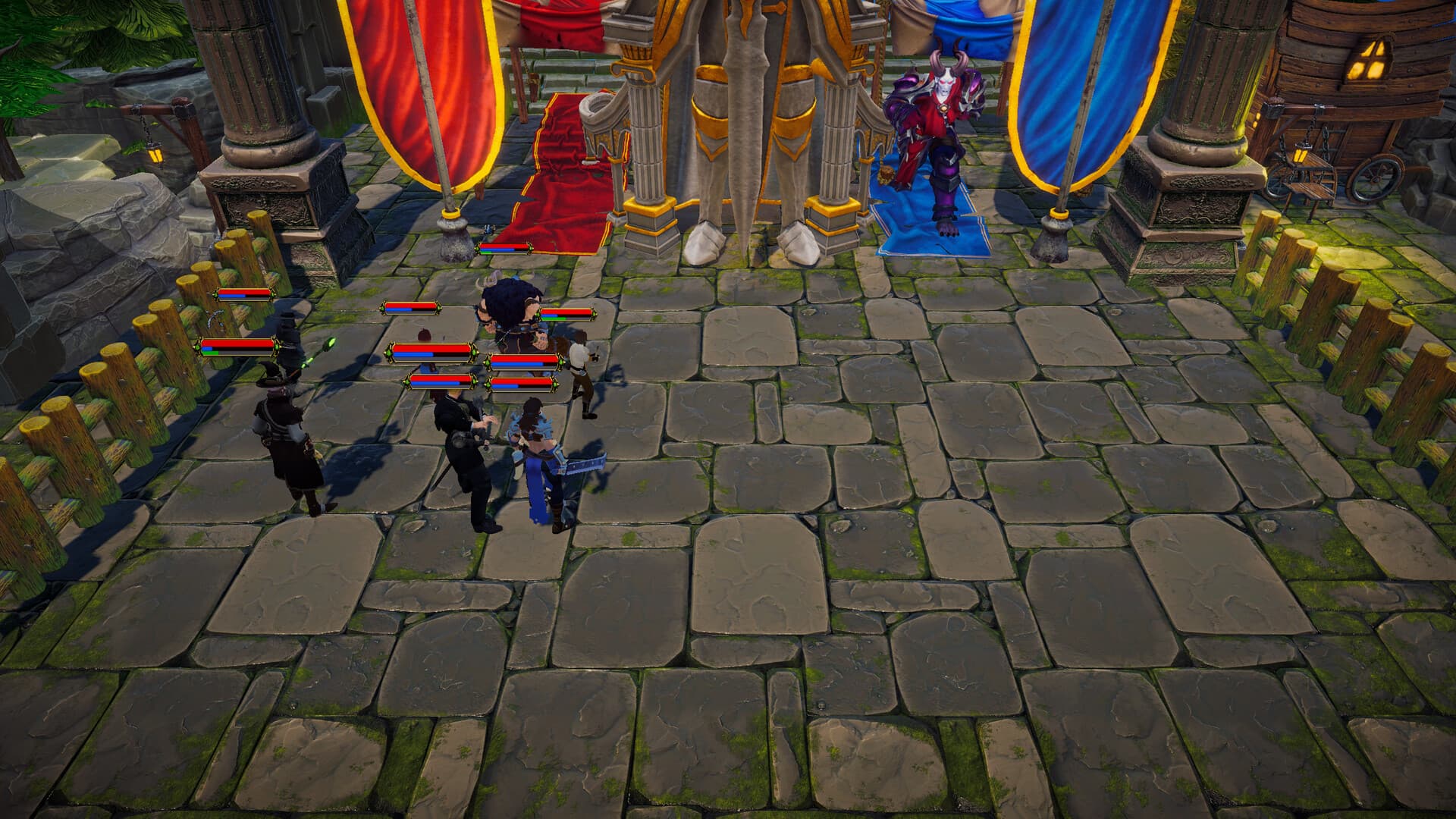Click the topmost blue health bar near the statue
This screenshot has height=819, width=1456.
click(504, 248)
